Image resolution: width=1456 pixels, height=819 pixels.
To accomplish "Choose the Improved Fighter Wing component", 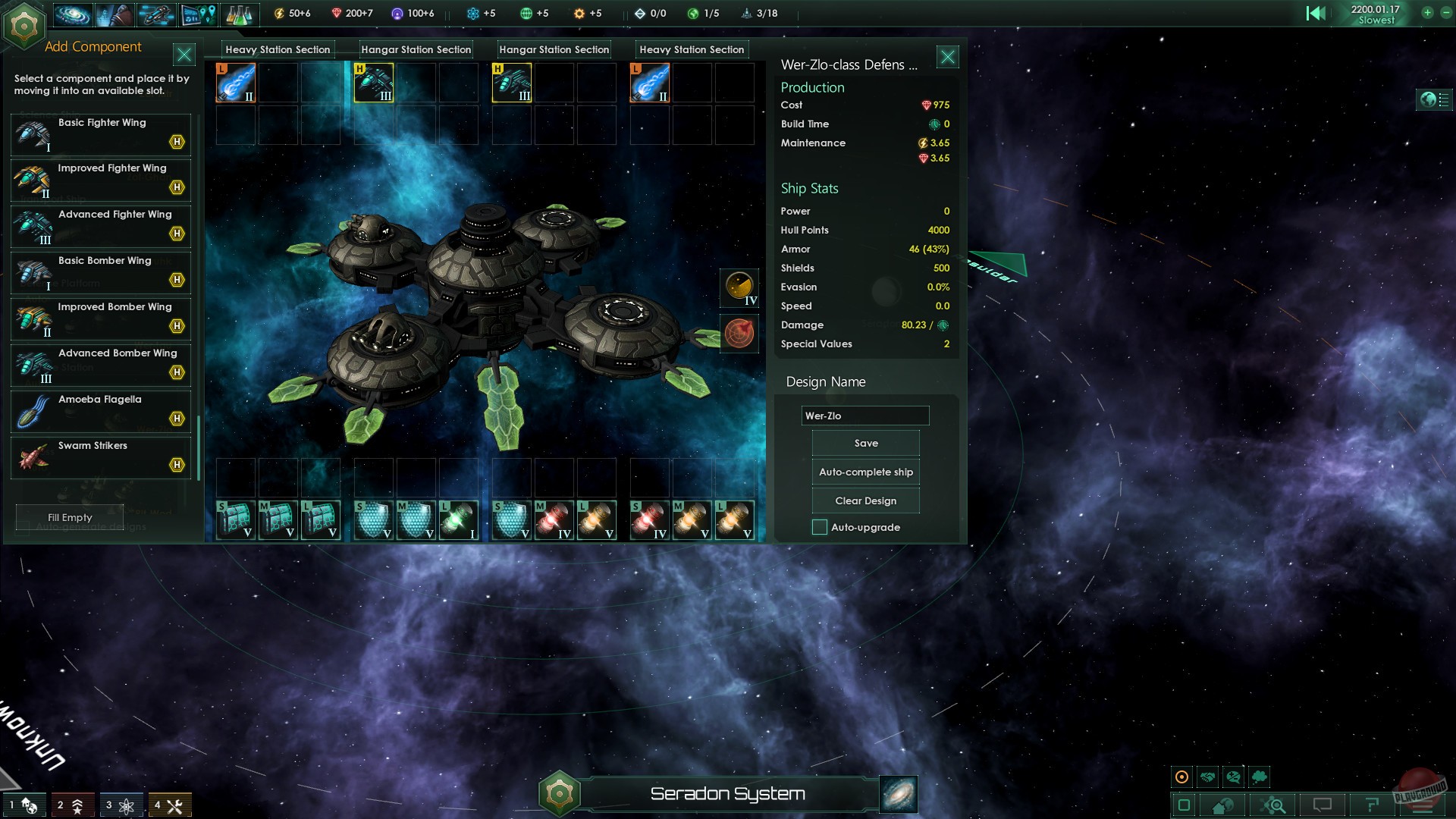I will coord(101,180).
